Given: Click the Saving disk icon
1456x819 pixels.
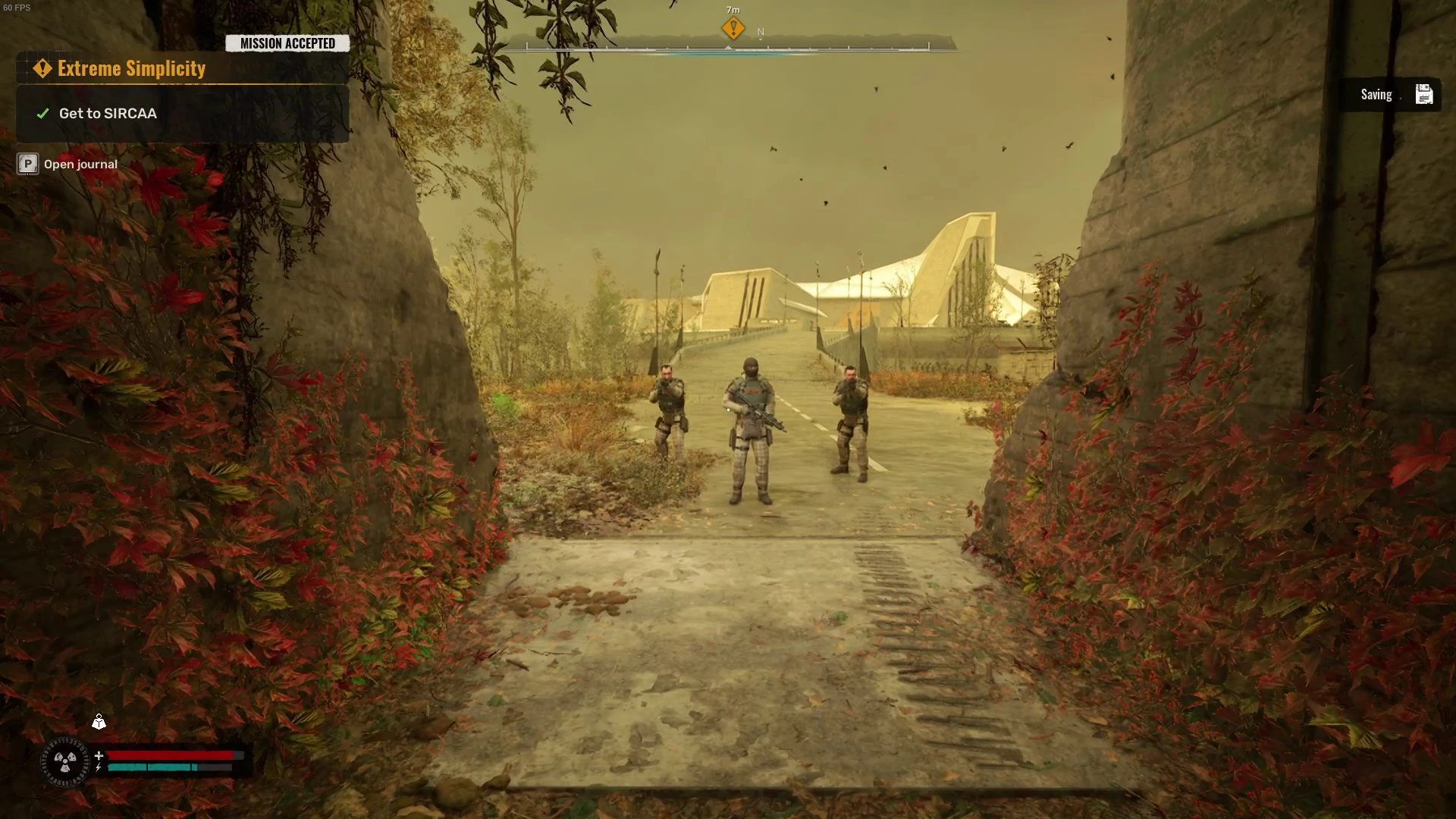Looking at the screenshot, I should 1423,95.
